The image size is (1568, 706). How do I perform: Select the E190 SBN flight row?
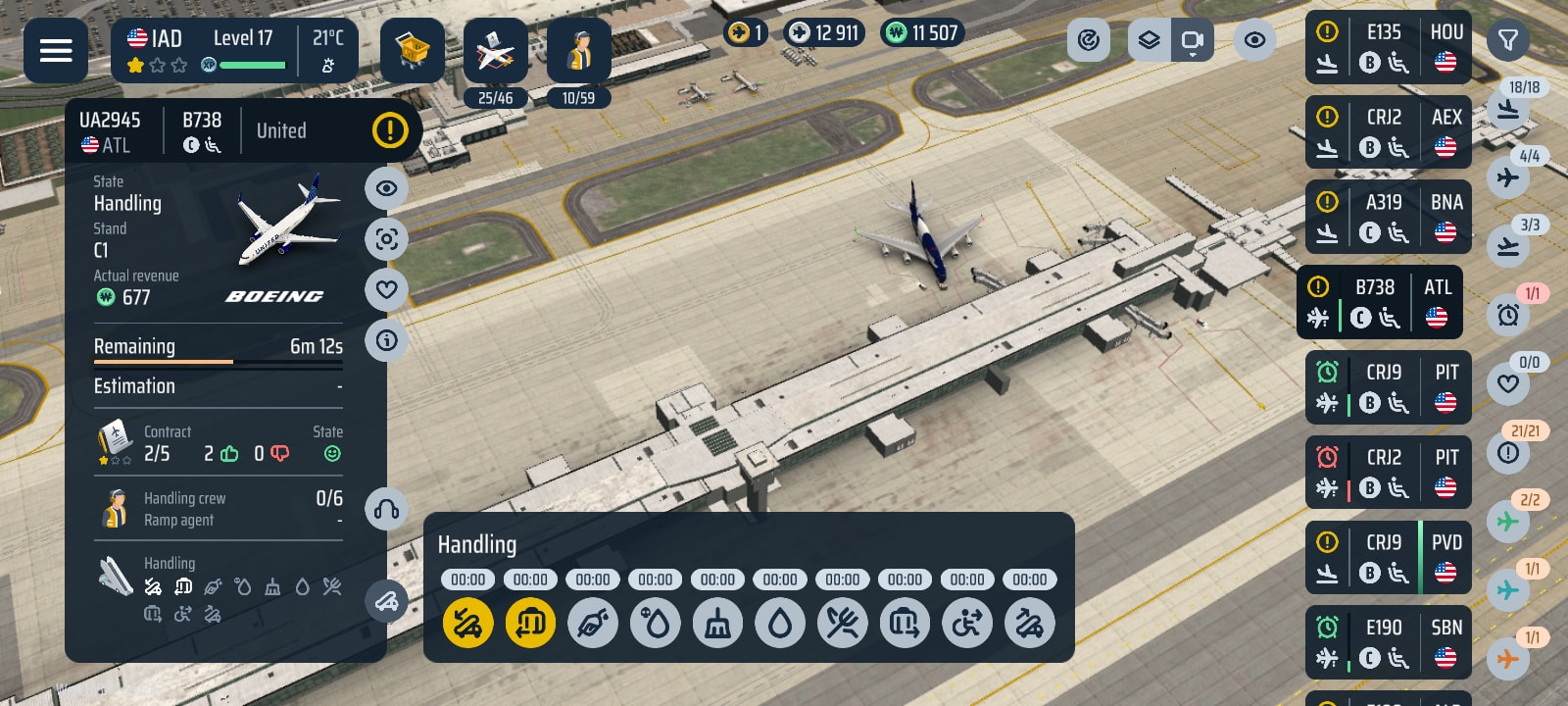[1389, 643]
